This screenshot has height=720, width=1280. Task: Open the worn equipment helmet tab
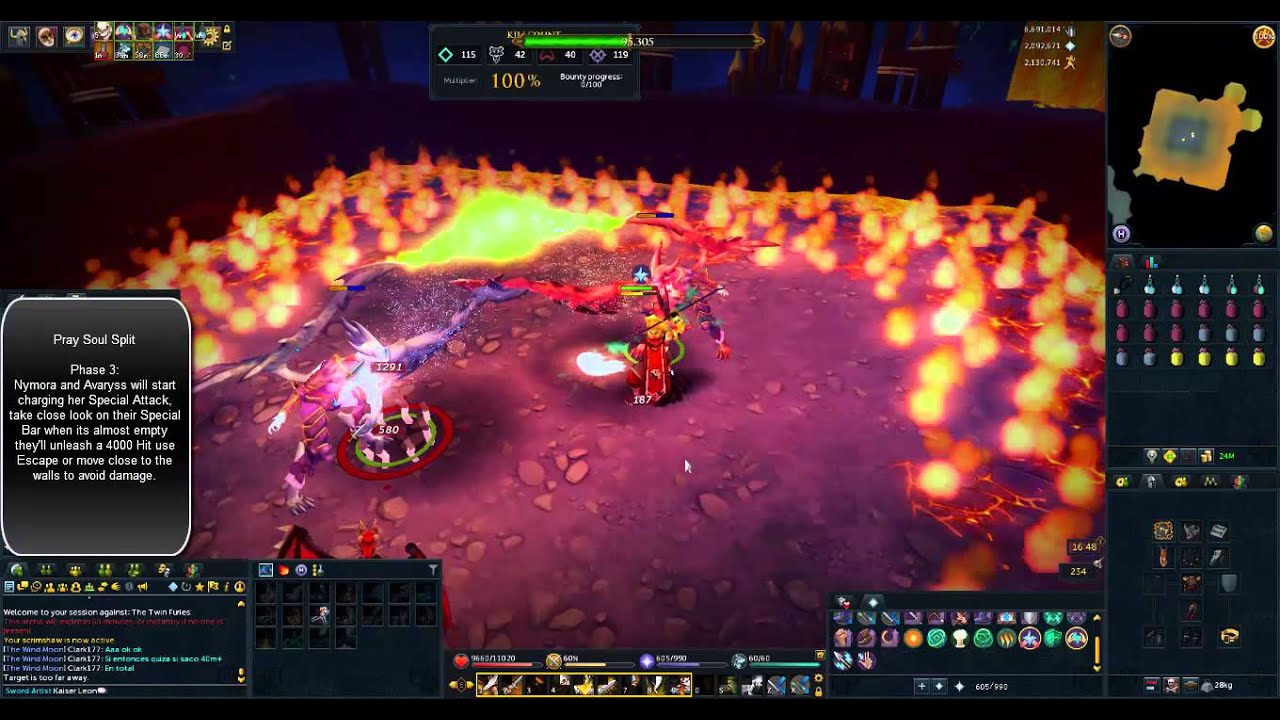[1152, 482]
